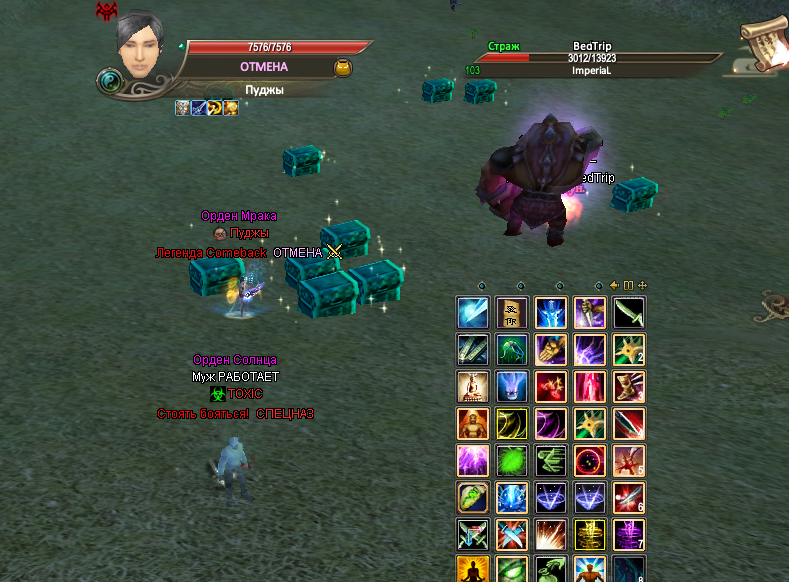Screen dimensions: 789x582
Task: Click the red demon emblem above portrait
Action: point(105,11)
